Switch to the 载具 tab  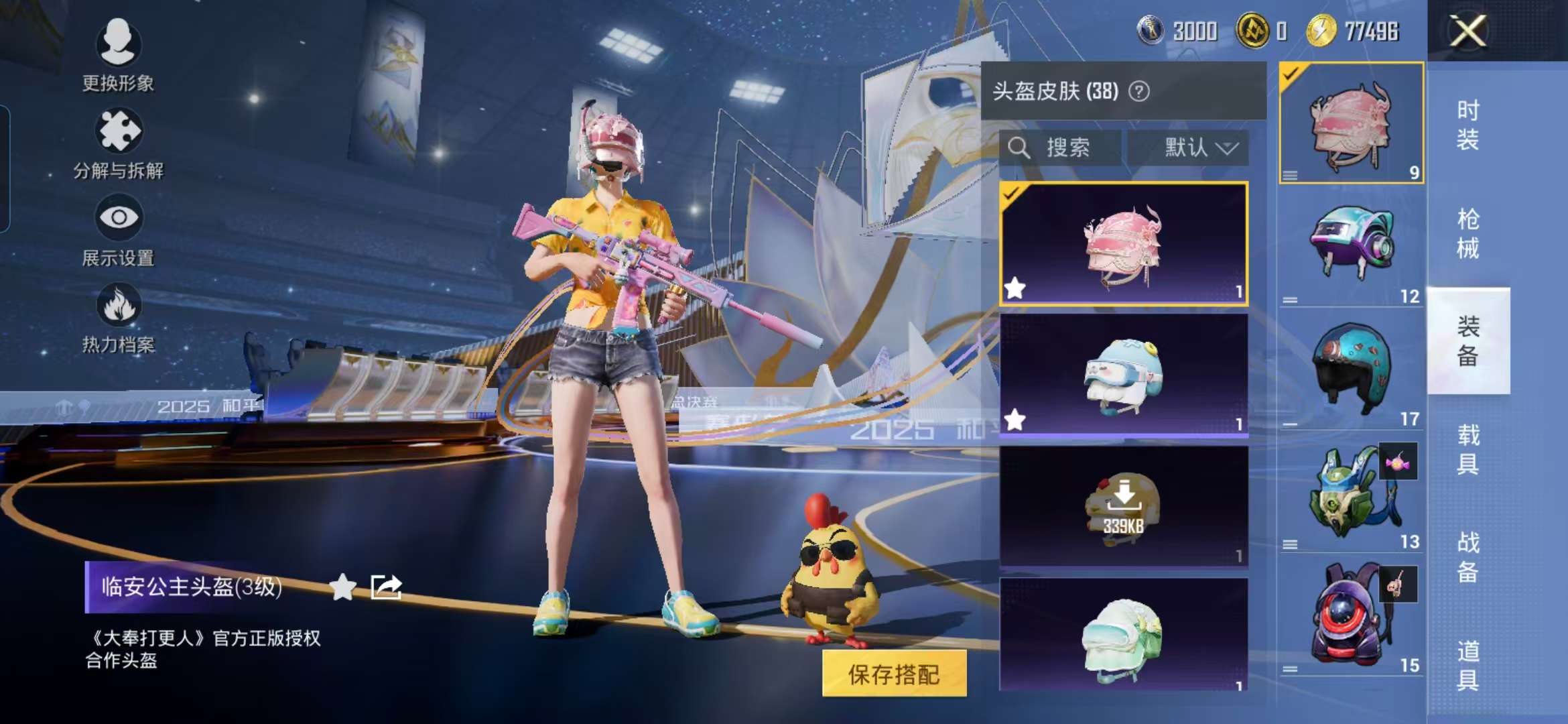coord(1467,449)
